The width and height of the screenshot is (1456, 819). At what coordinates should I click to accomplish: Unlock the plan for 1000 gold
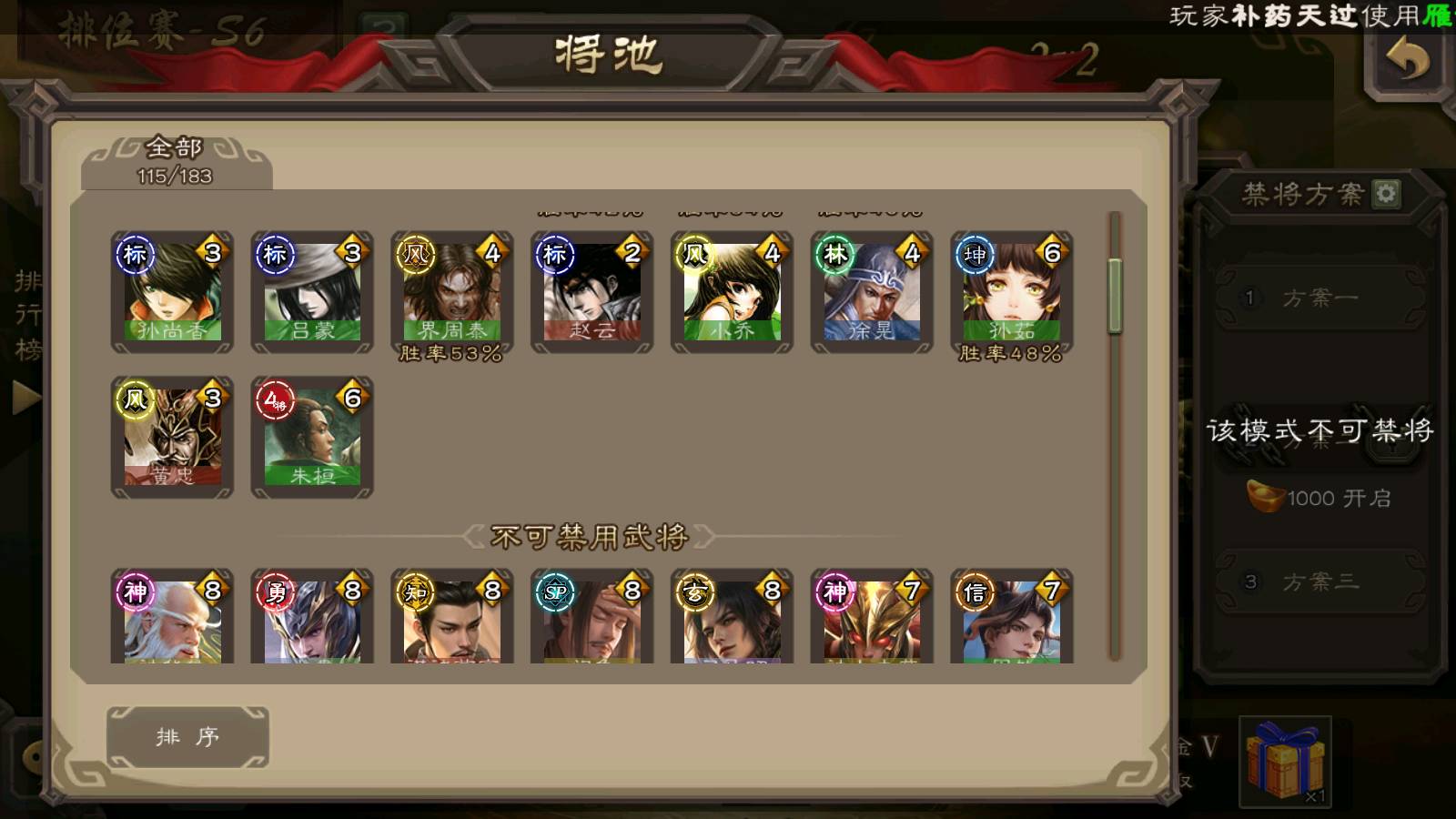tap(1319, 498)
